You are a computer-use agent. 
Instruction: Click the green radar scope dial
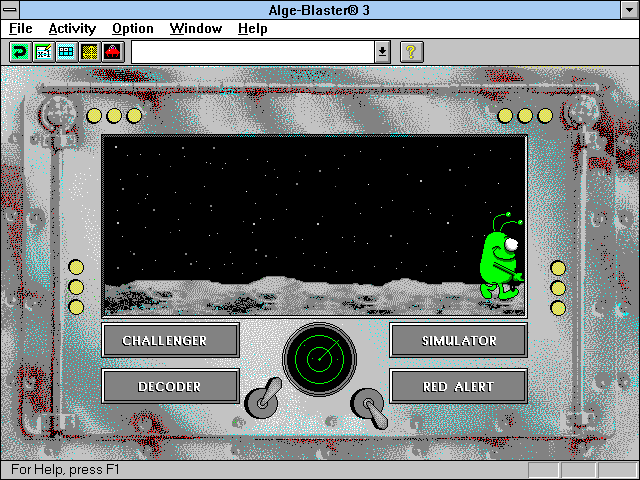[319, 360]
